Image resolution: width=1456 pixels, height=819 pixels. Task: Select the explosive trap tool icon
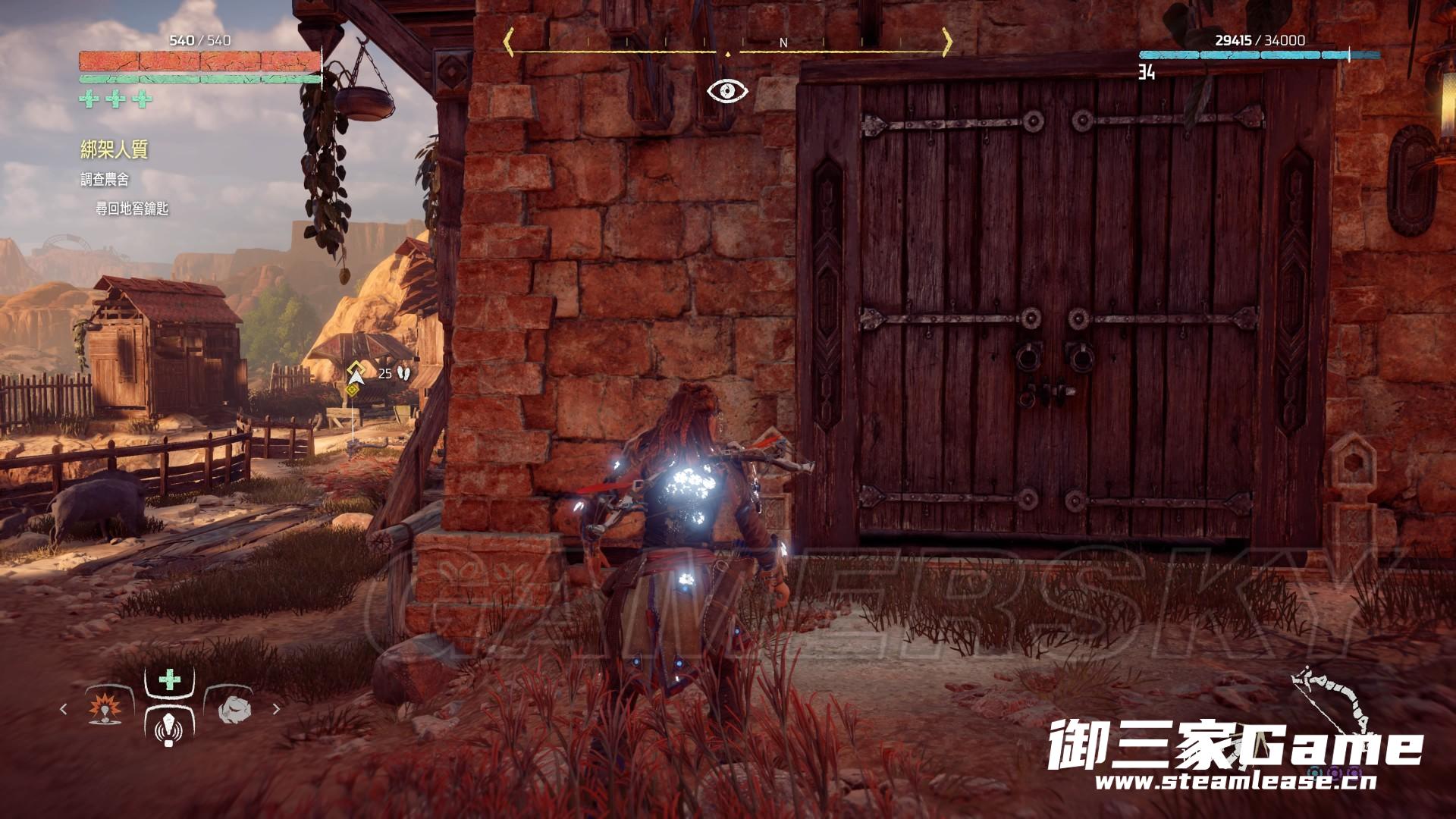(104, 709)
